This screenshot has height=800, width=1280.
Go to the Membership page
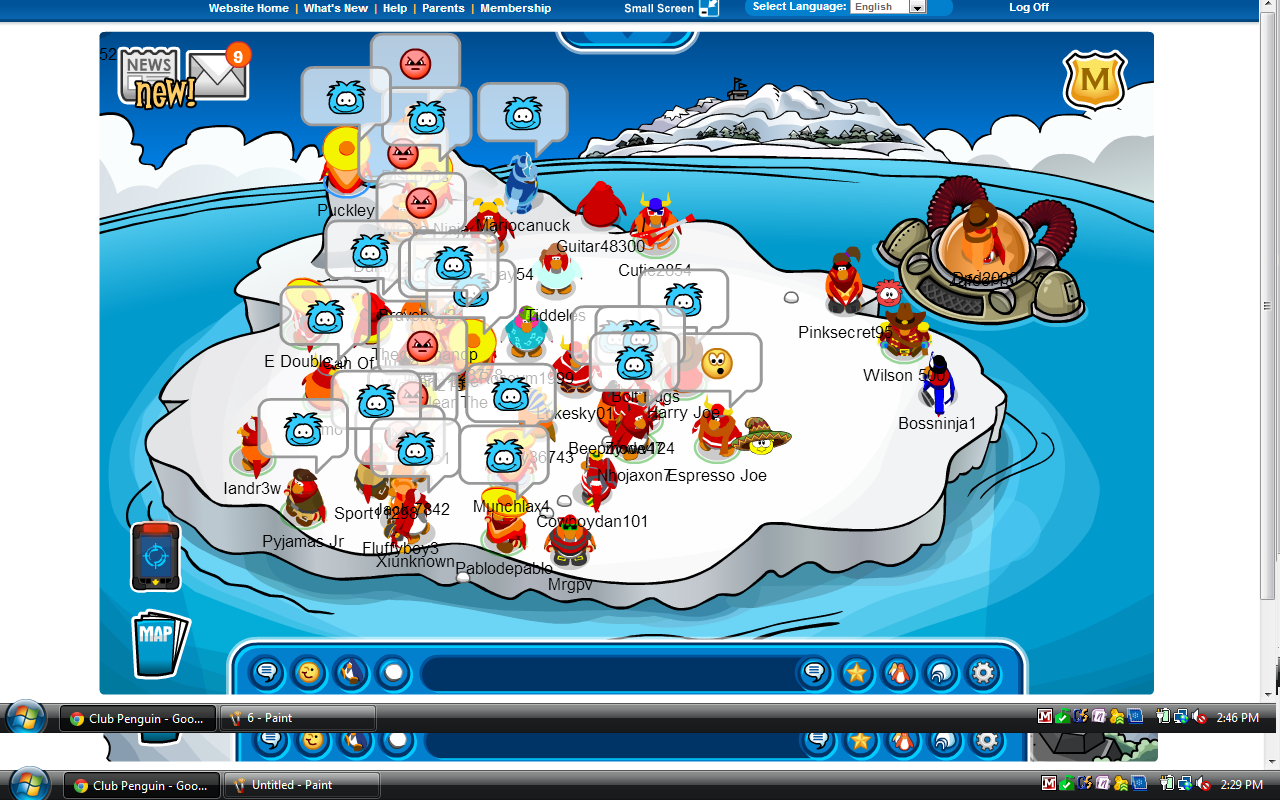tap(515, 8)
